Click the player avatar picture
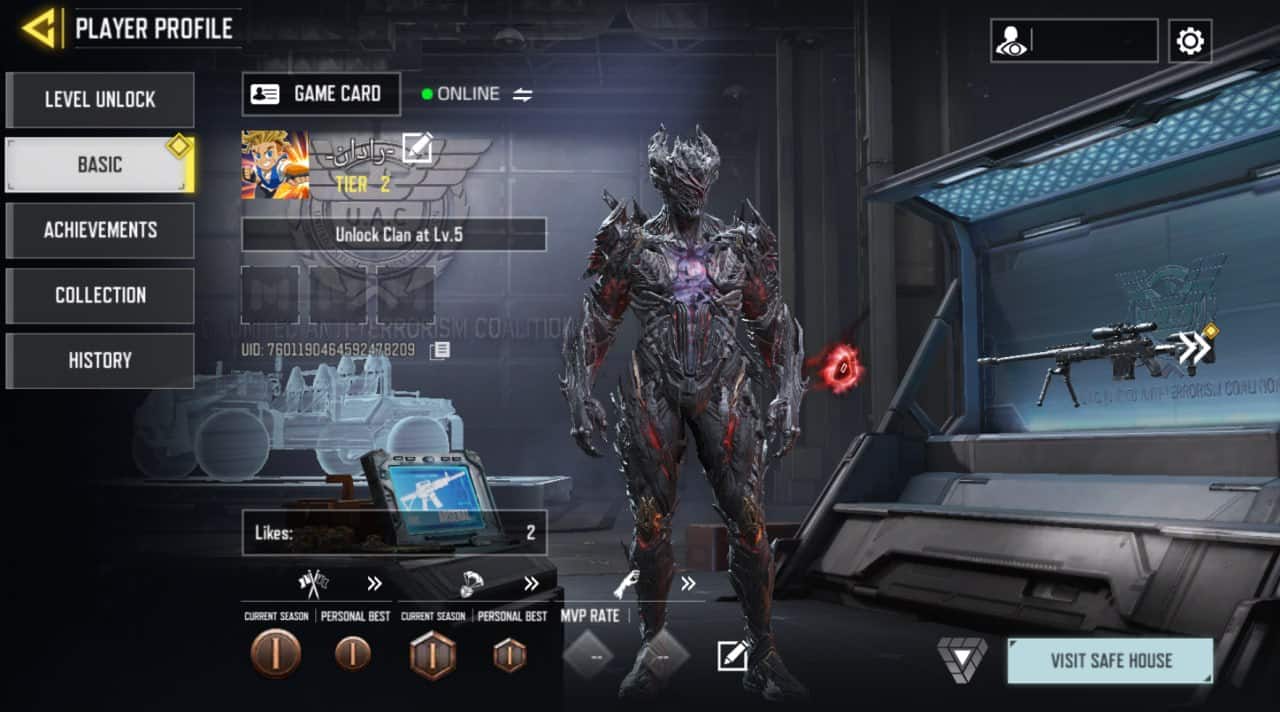 coord(275,165)
